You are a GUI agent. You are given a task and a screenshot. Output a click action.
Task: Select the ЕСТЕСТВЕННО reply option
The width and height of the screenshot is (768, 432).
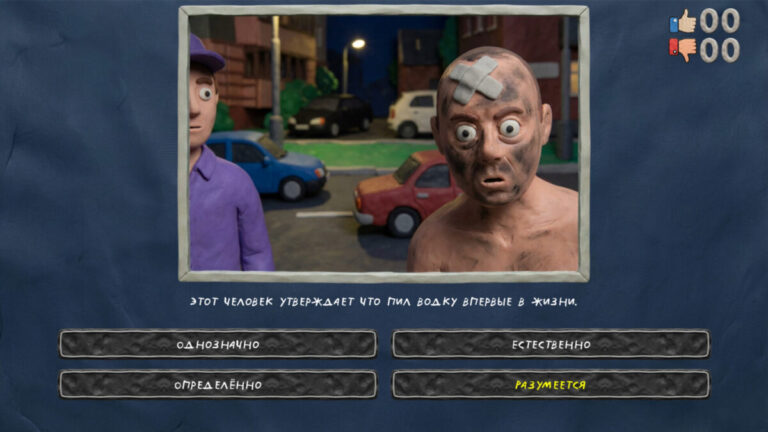(550, 344)
